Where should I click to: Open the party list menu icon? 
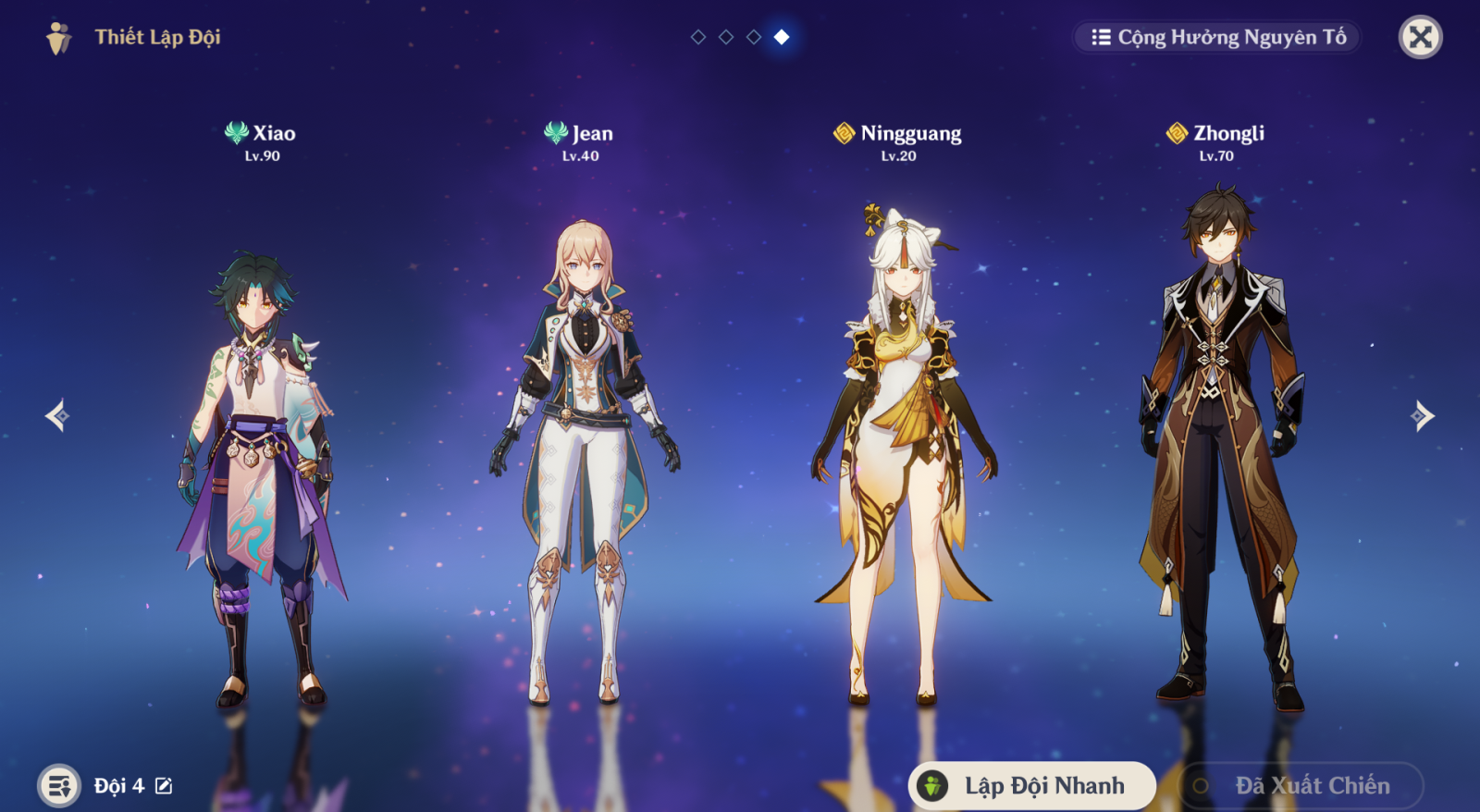[x=59, y=786]
